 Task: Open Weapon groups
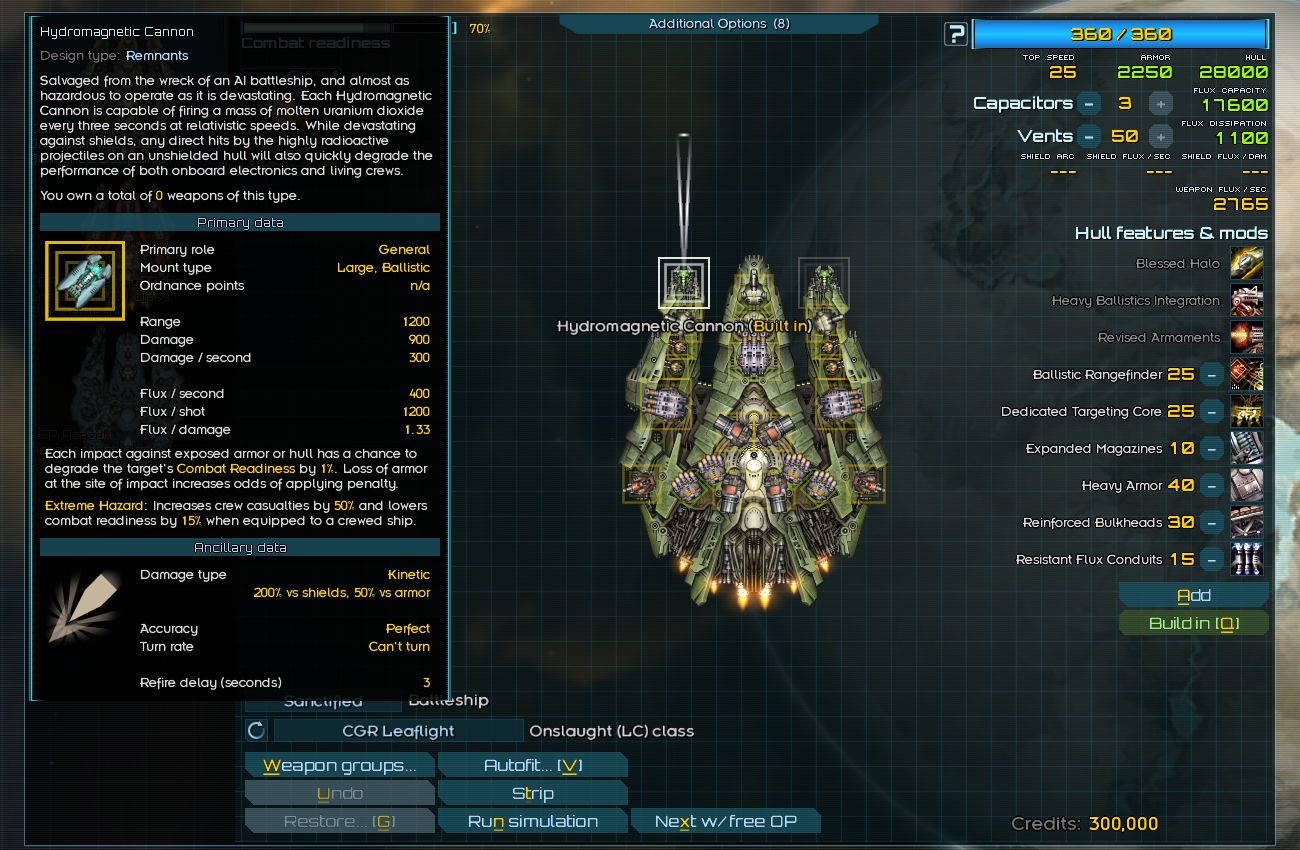tap(339, 766)
